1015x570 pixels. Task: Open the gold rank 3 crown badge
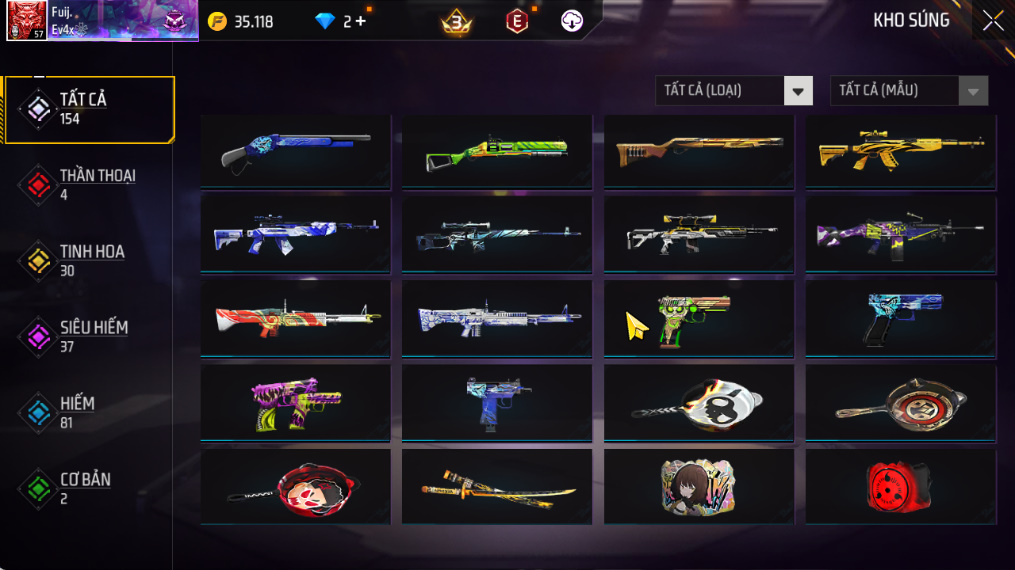point(457,21)
